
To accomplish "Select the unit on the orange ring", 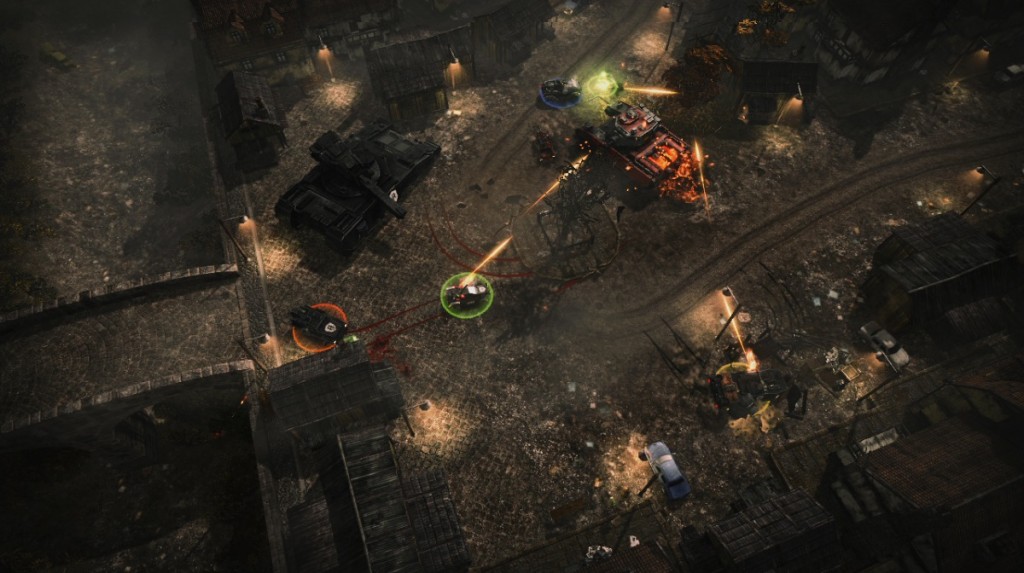I will point(319,325).
